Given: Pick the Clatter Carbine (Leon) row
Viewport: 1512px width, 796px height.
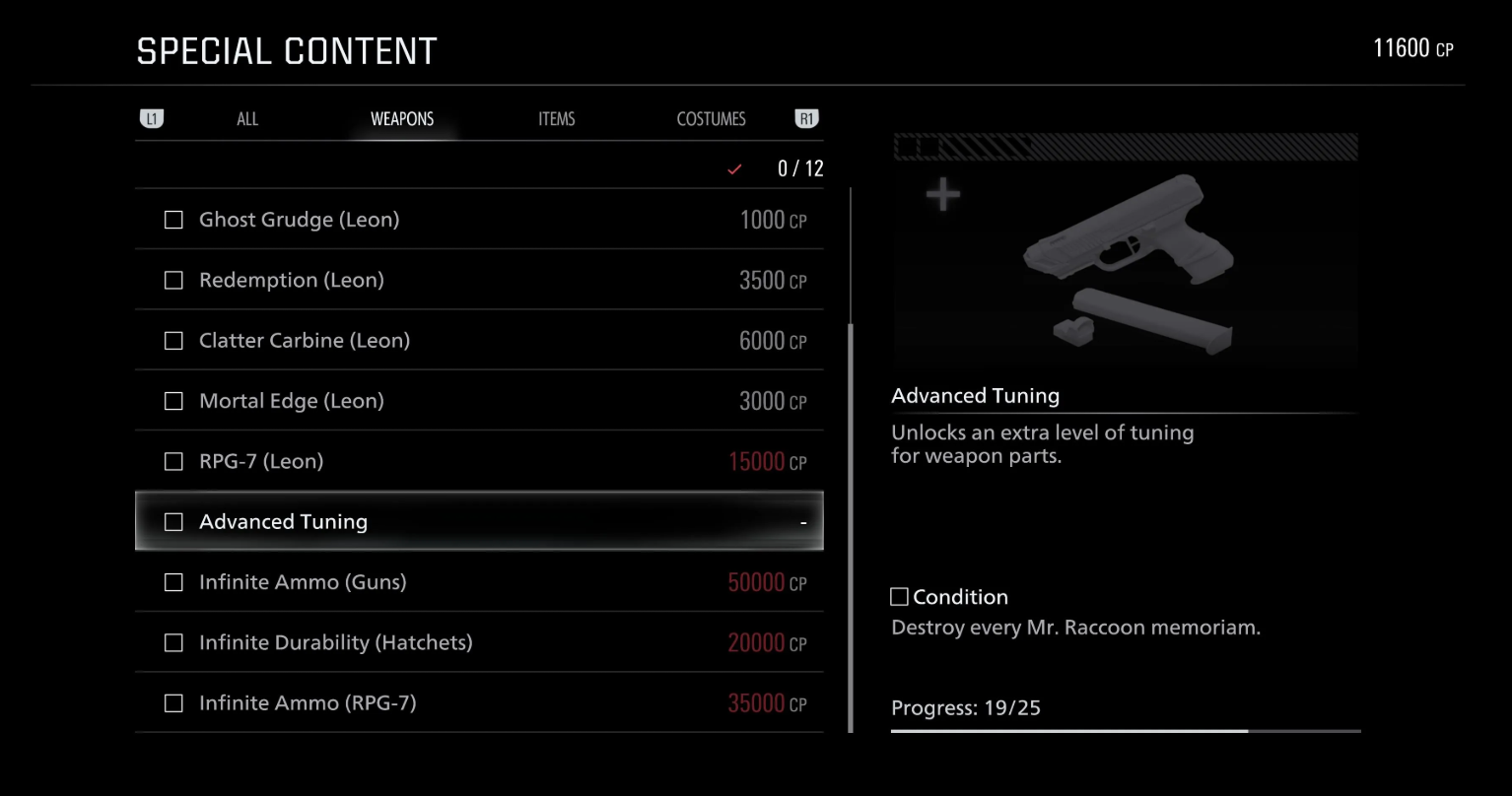Looking at the screenshot, I should pyautogui.click(x=479, y=341).
